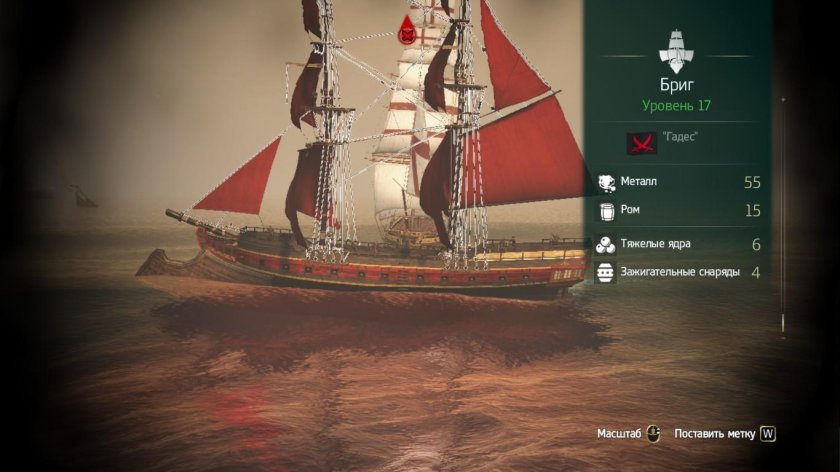Select the brig ship icon in the info panel
This screenshot has width=840, height=472.
[x=679, y=47]
